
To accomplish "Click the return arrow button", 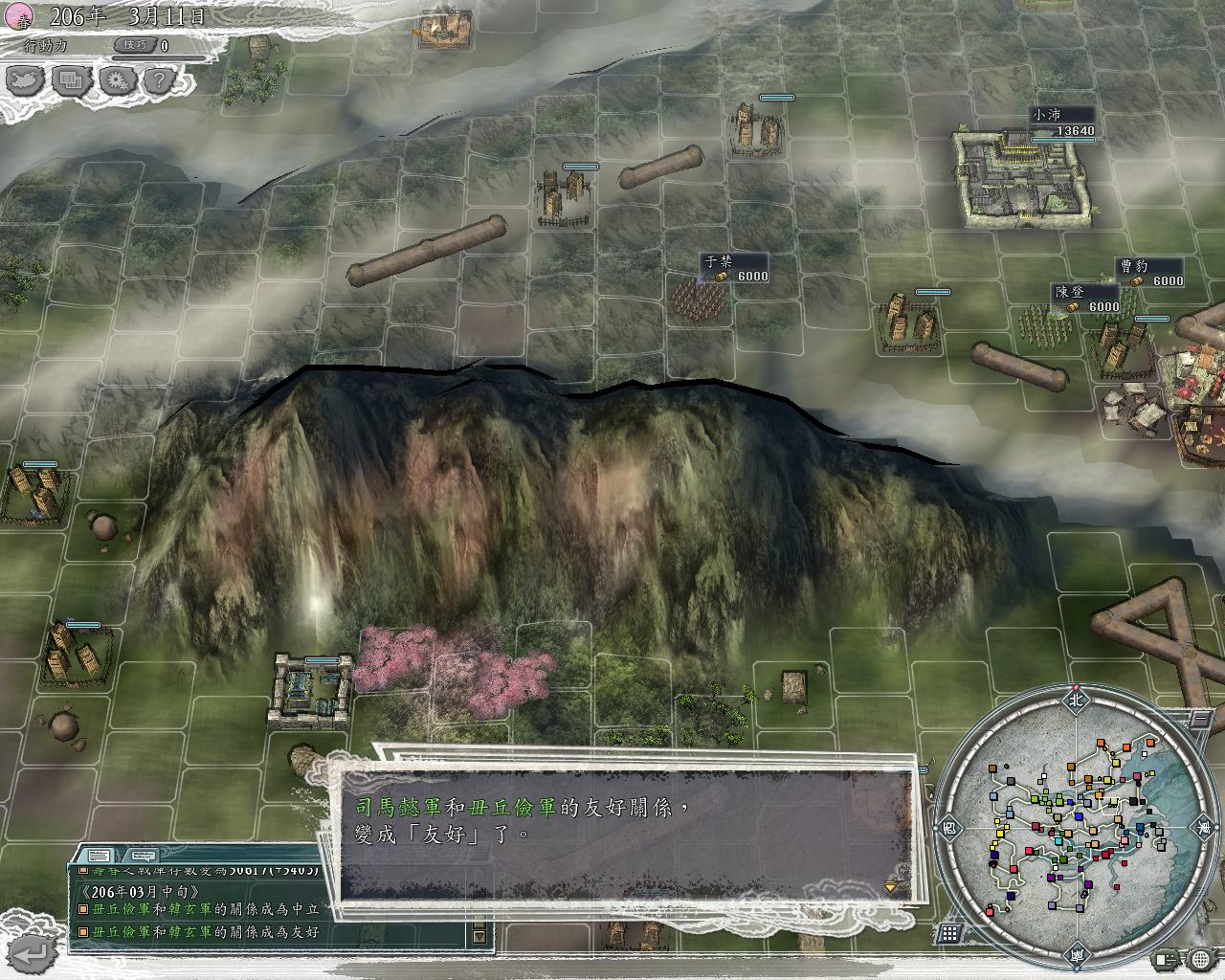I will [x=34, y=952].
